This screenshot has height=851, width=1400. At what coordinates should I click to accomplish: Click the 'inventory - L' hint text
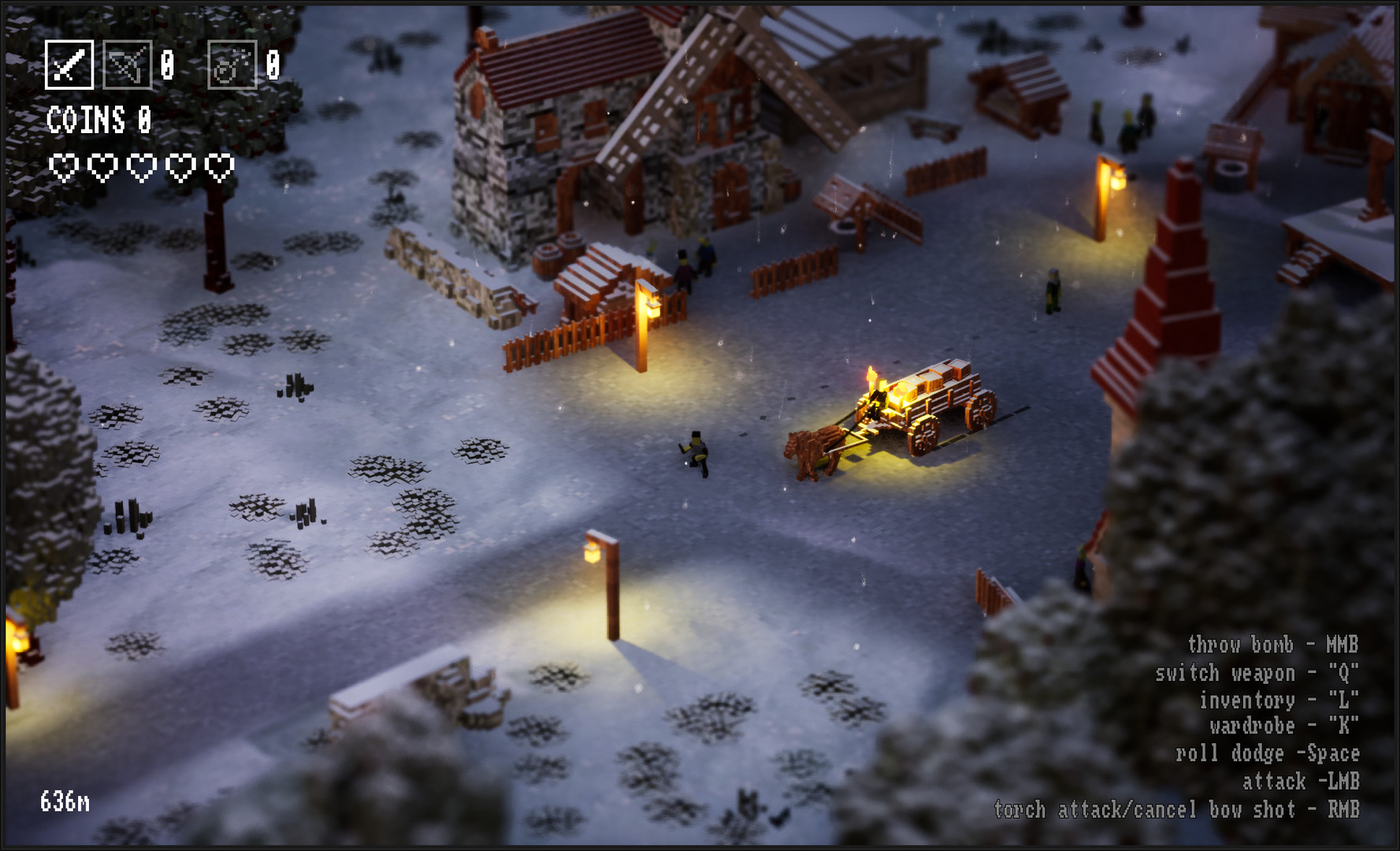pos(1276,698)
